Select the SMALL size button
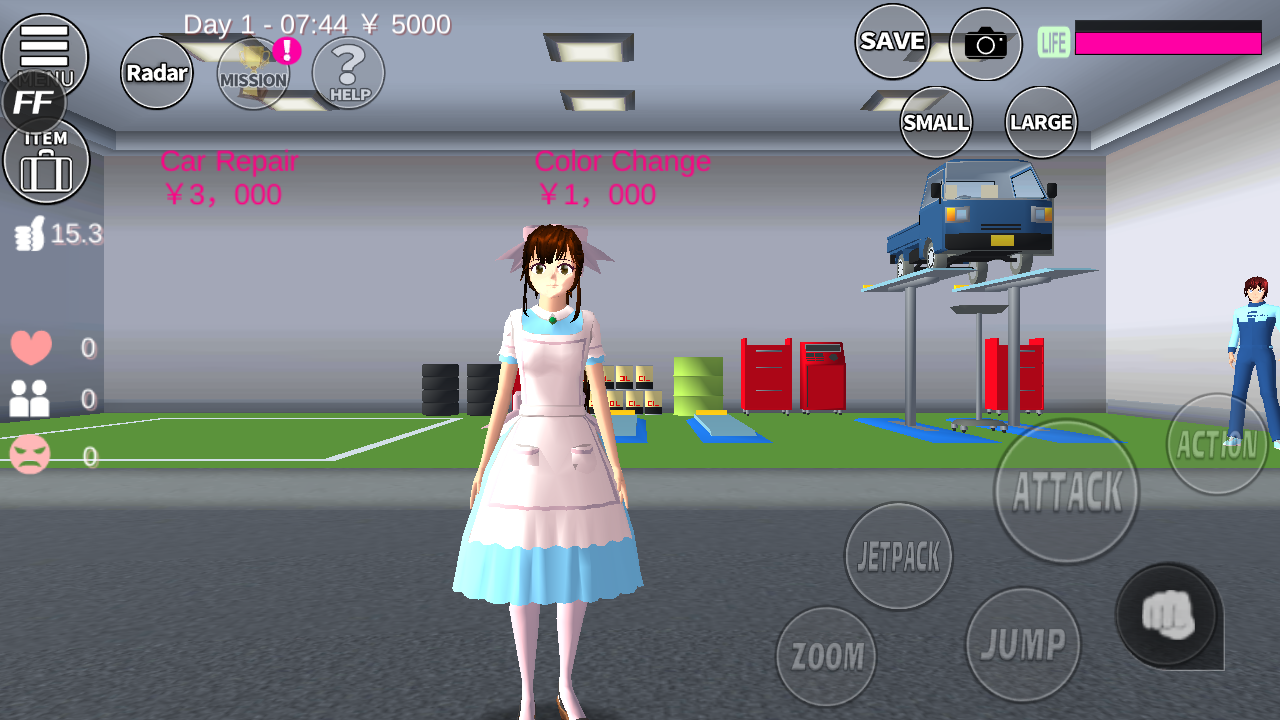Screen dimensions: 1280x720 (936, 122)
